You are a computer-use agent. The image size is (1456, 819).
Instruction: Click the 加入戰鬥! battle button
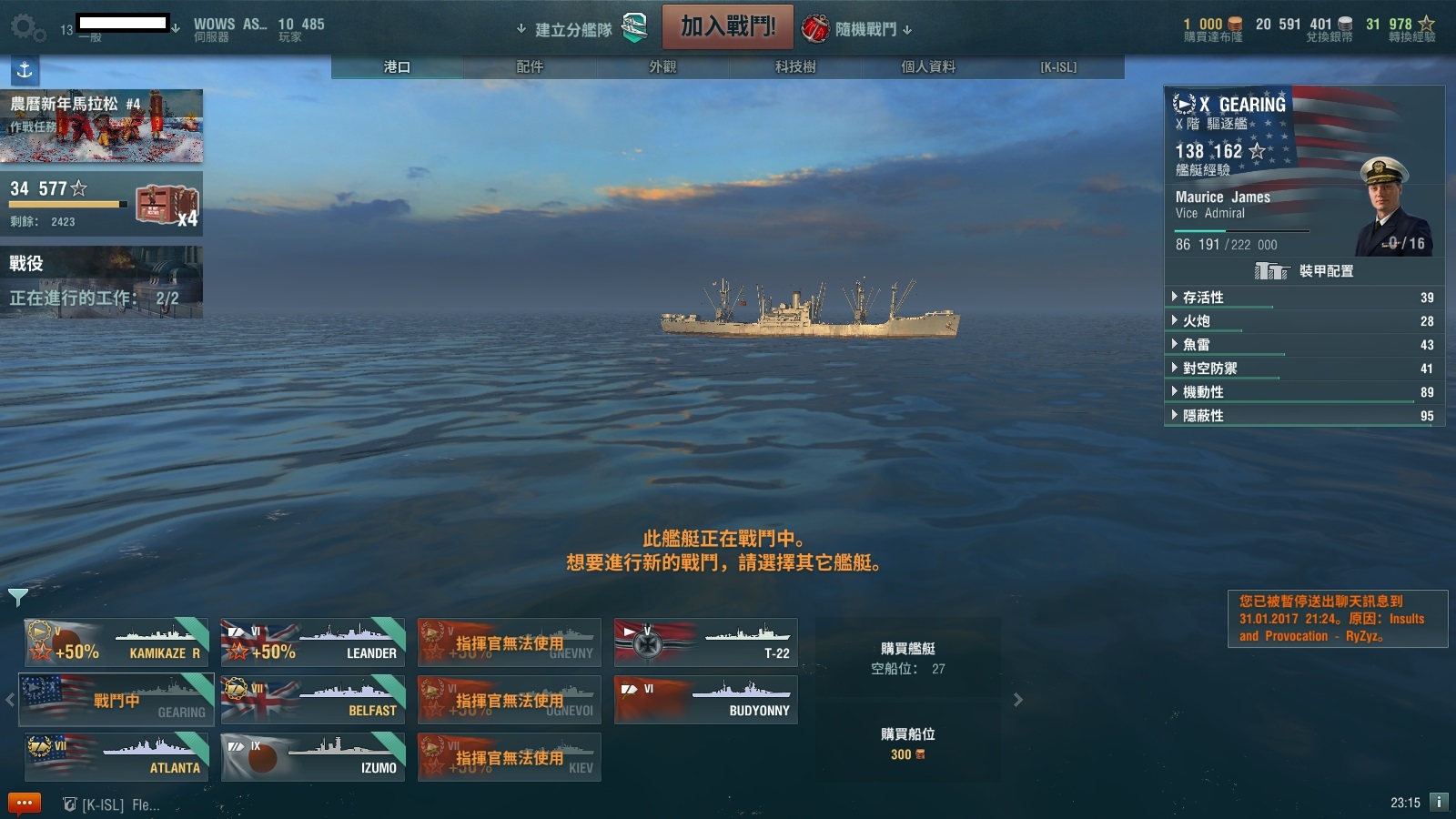click(x=727, y=27)
